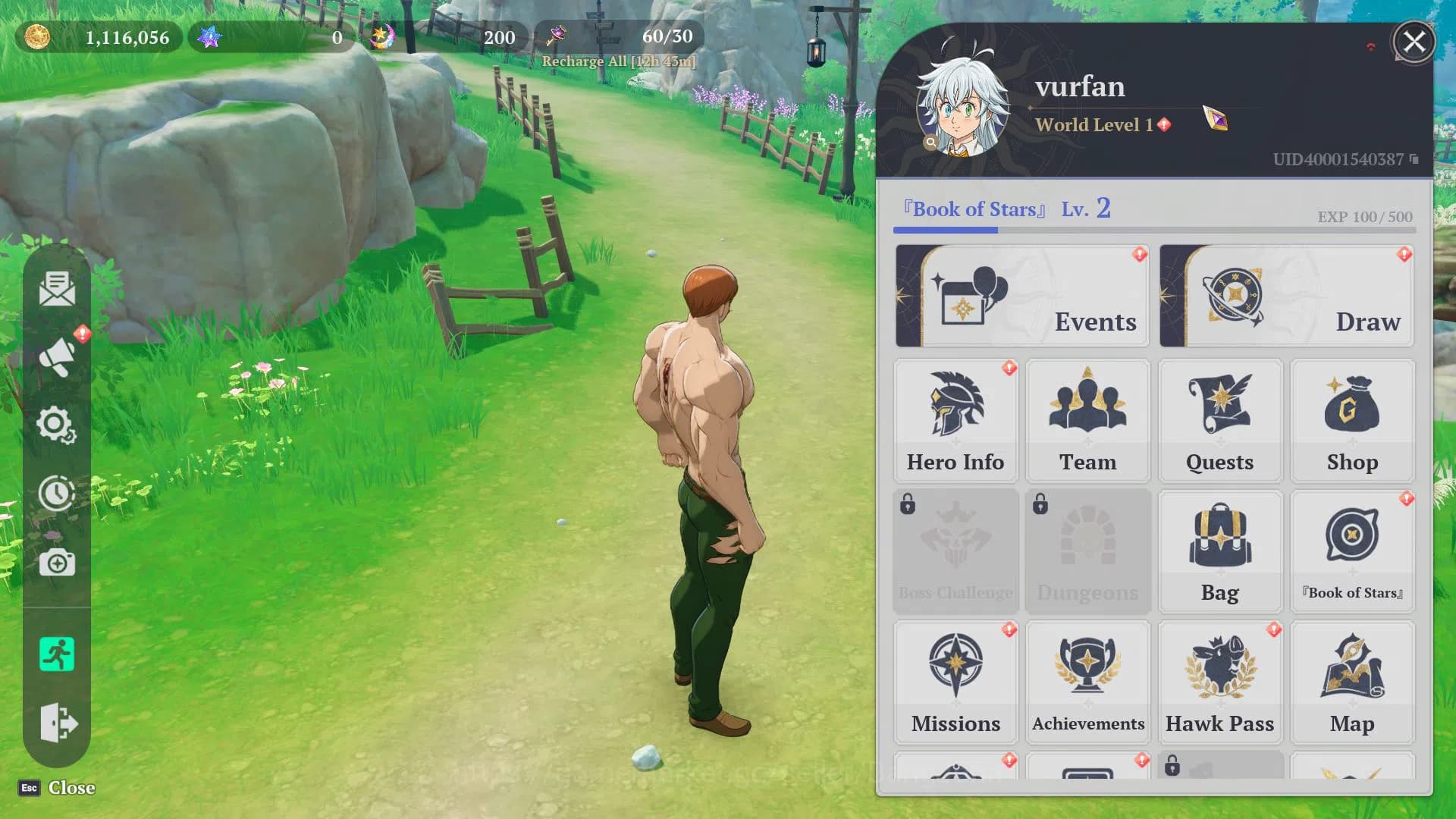Screen dimensions: 1456x819
Task: Open the Team menu
Action: click(x=1087, y=421)
